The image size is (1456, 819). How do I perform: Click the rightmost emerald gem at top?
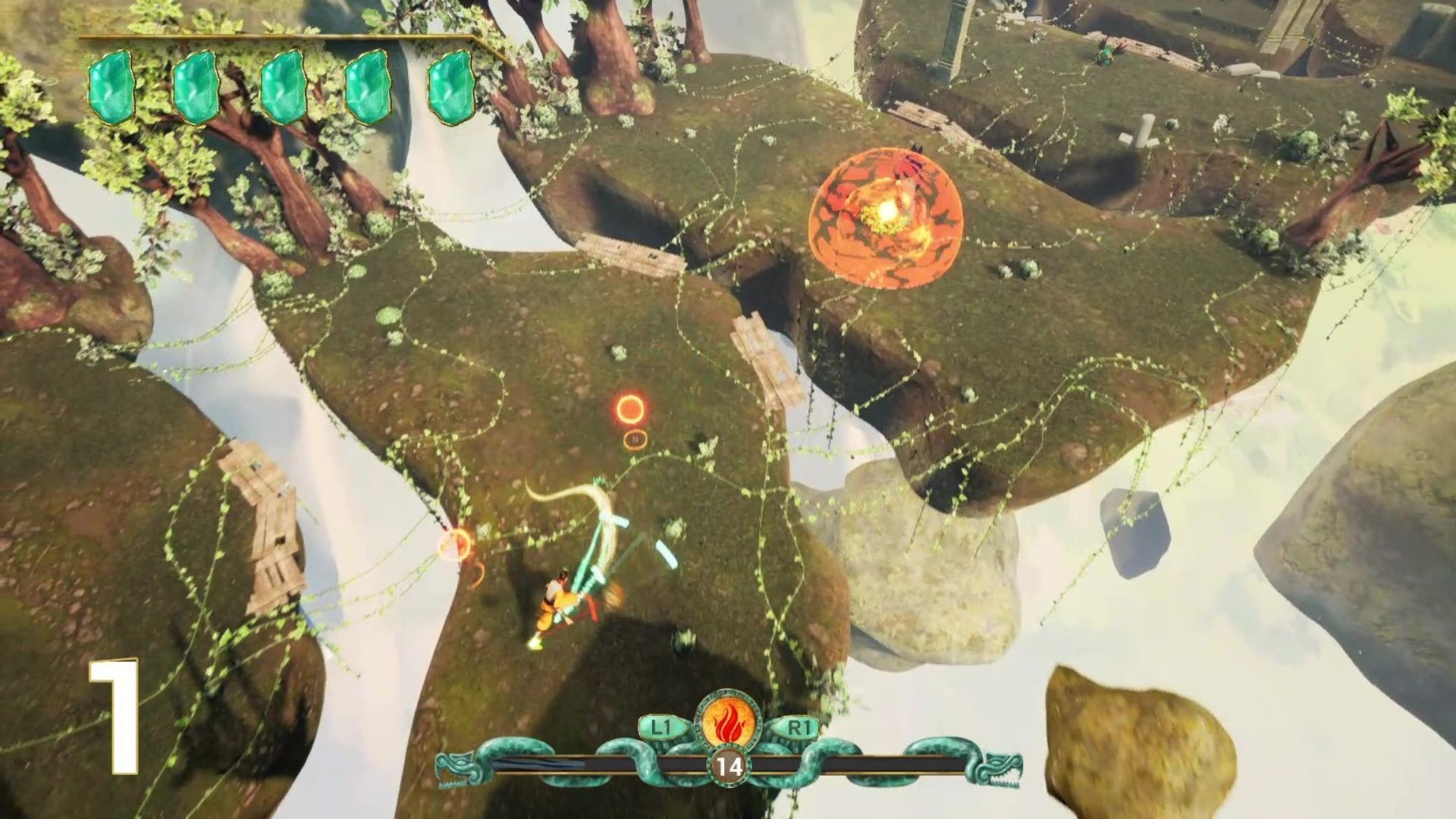point(450,87)
